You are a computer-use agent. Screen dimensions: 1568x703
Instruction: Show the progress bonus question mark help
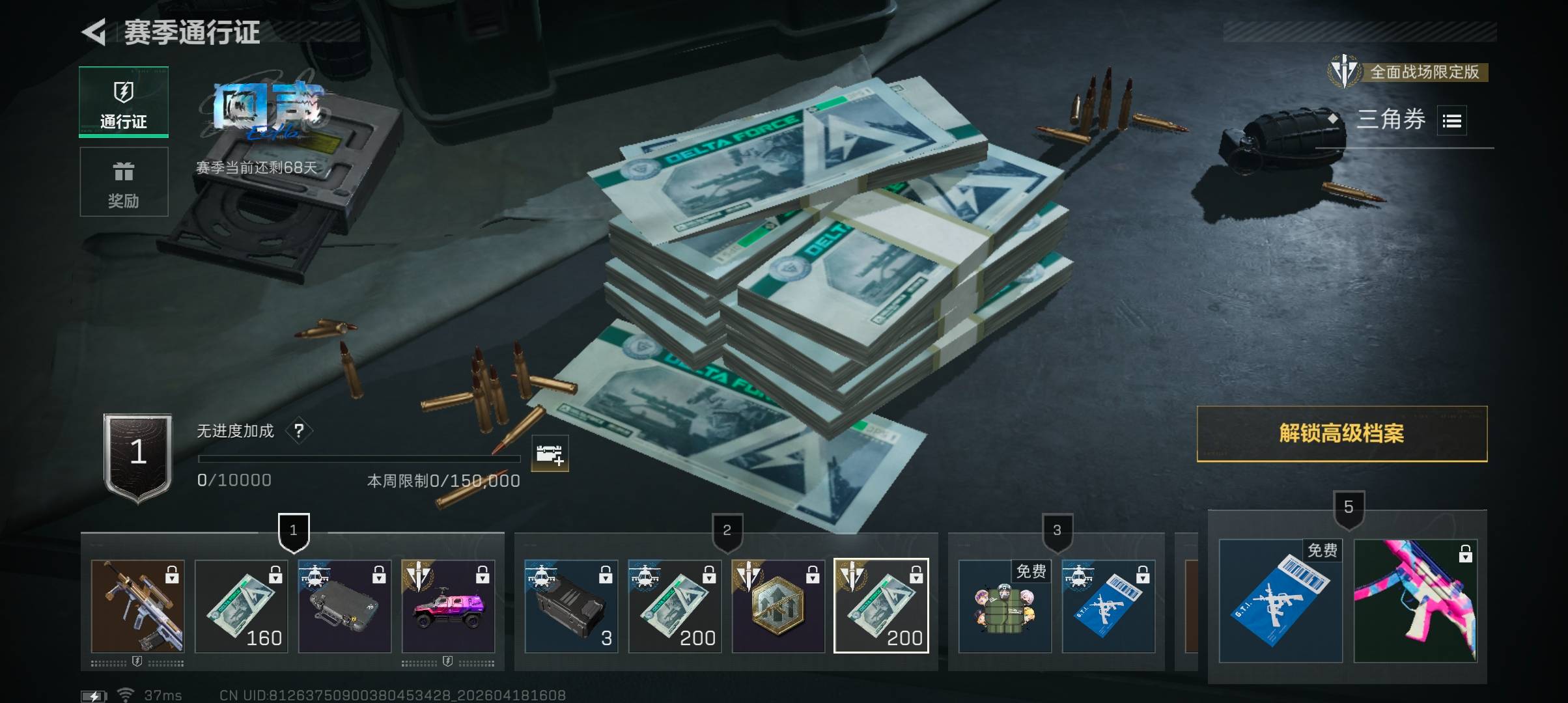(299, 431)
